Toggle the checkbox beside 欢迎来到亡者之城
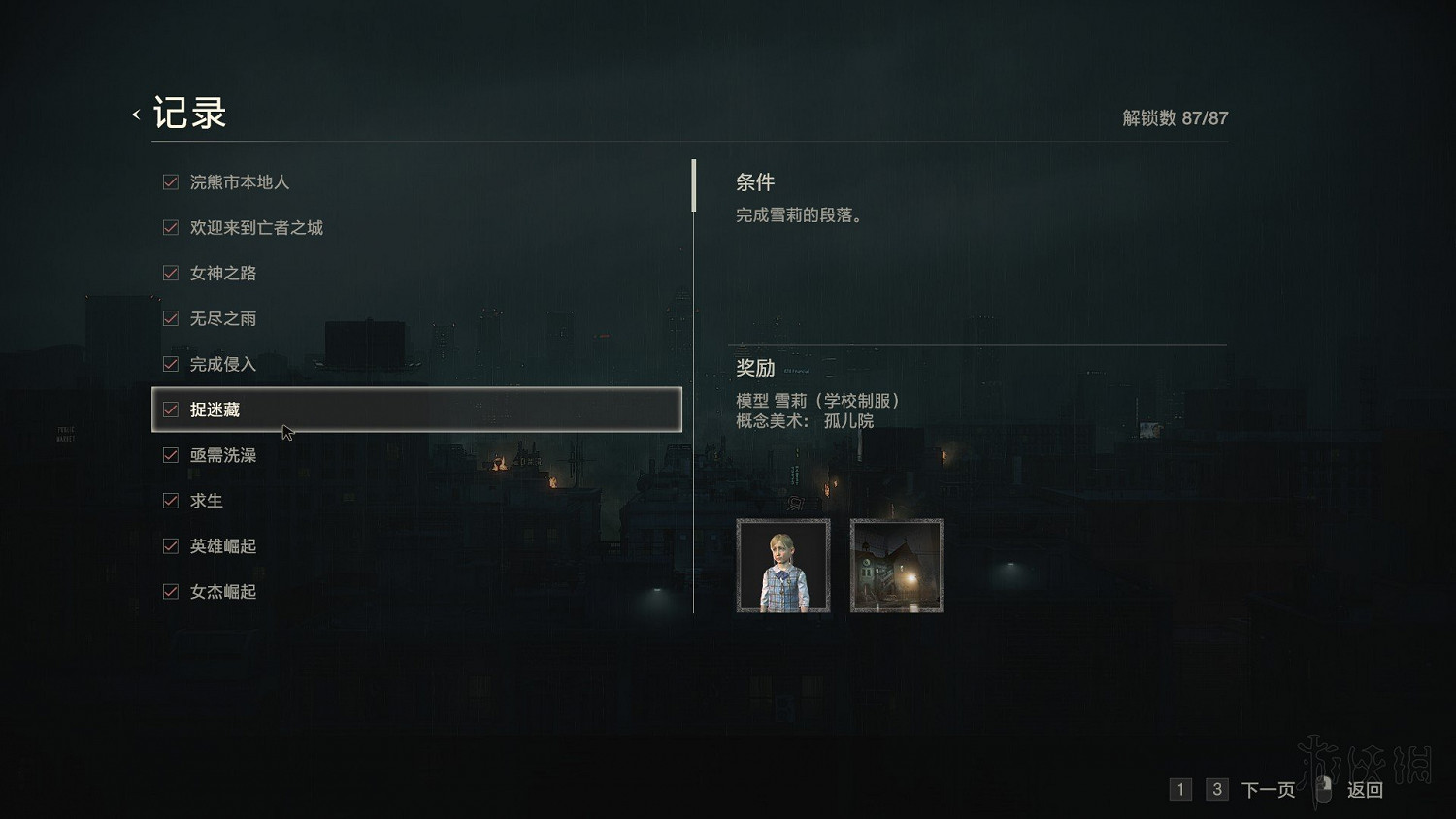This screenshot has height=819, width=1456. pyautogui.click(x=170, y=227)
